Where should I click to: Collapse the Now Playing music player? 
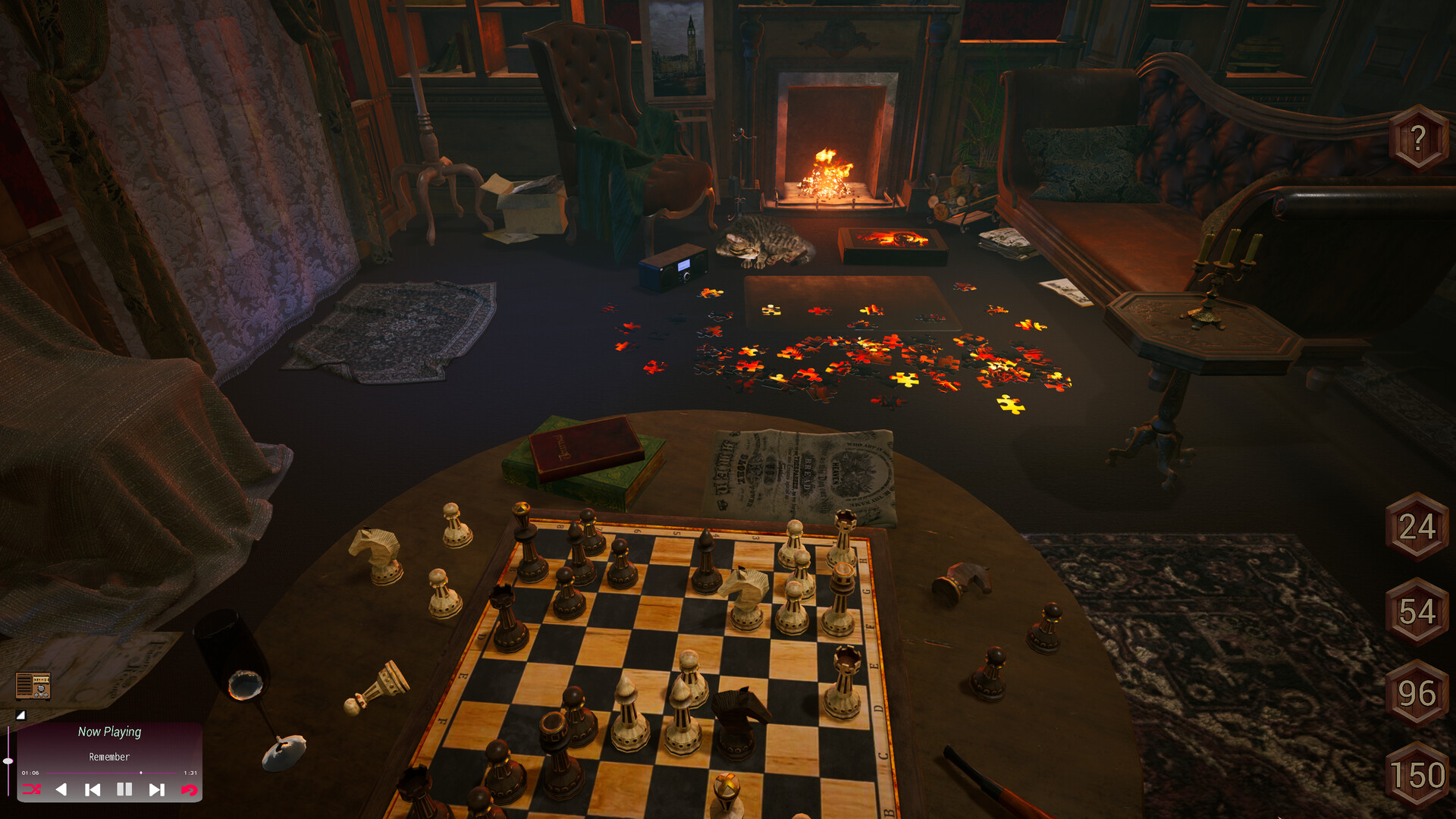tap(20, 716)
